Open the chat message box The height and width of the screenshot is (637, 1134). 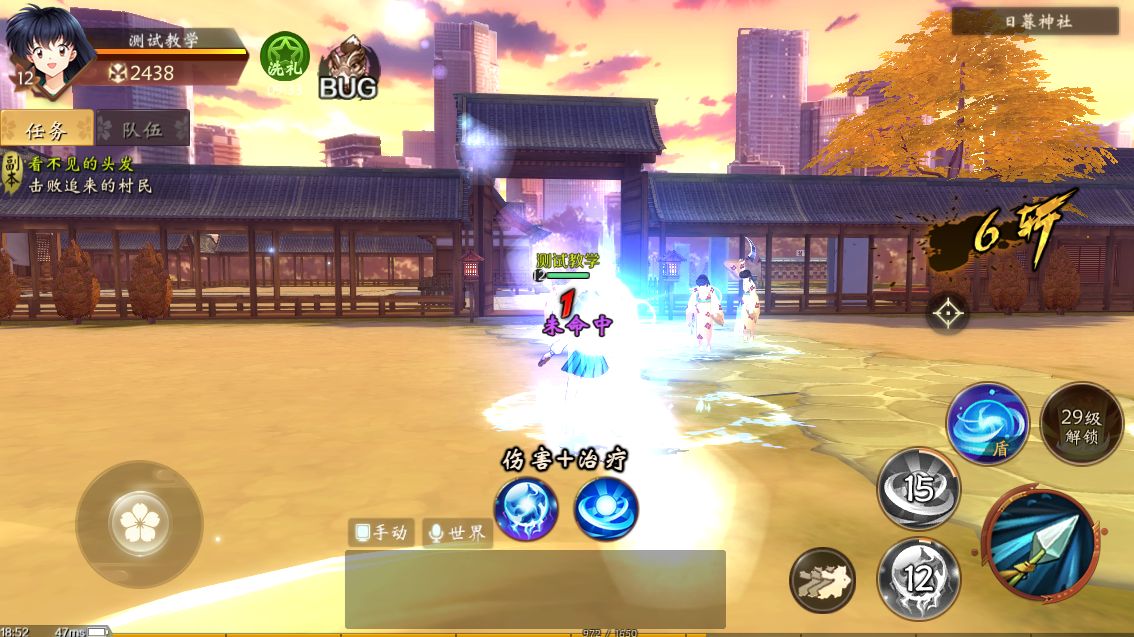(535, 589)
